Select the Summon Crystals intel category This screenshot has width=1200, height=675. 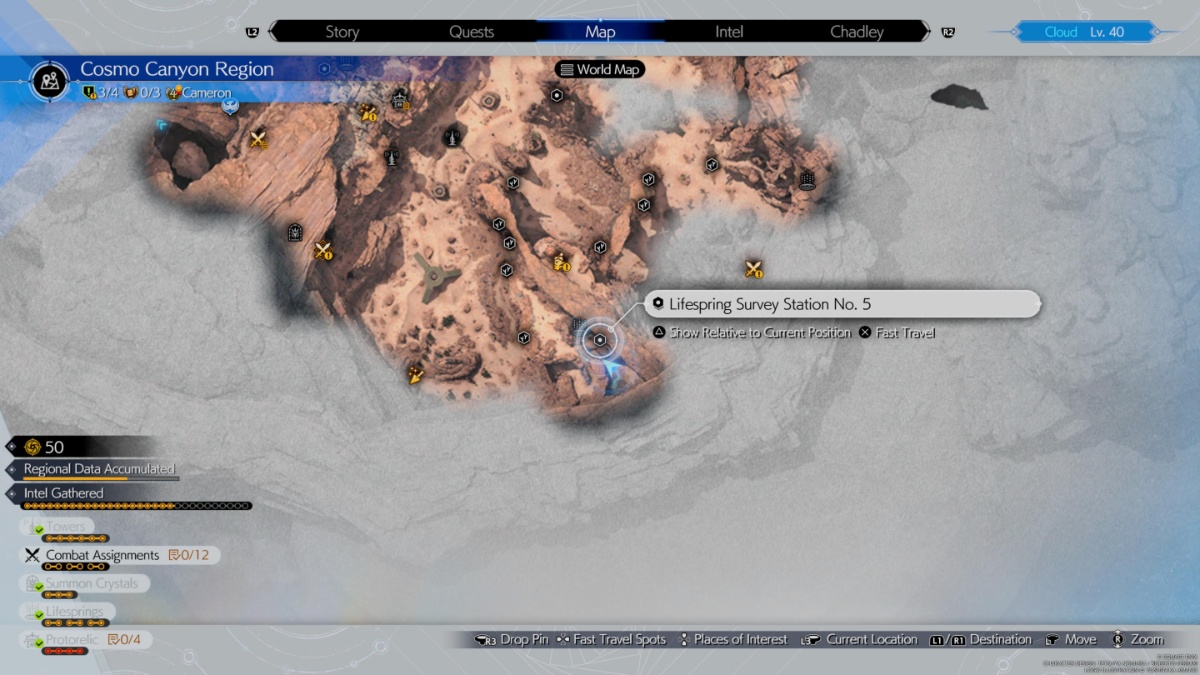(x=91, y=583)
